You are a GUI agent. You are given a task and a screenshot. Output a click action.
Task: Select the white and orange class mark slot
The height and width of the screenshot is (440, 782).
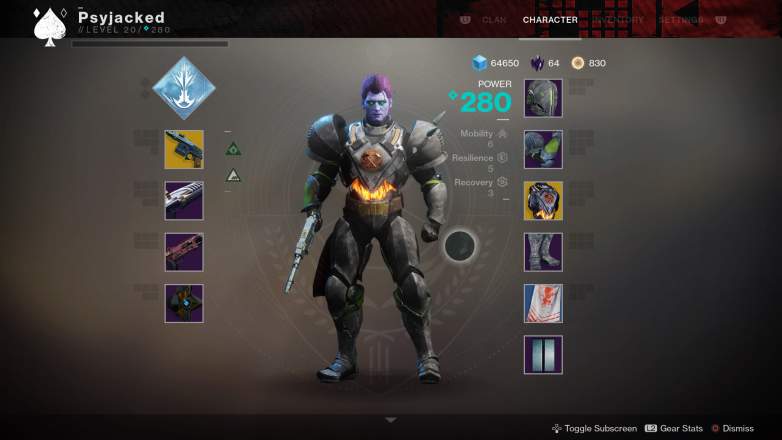(x=543, y=303)
